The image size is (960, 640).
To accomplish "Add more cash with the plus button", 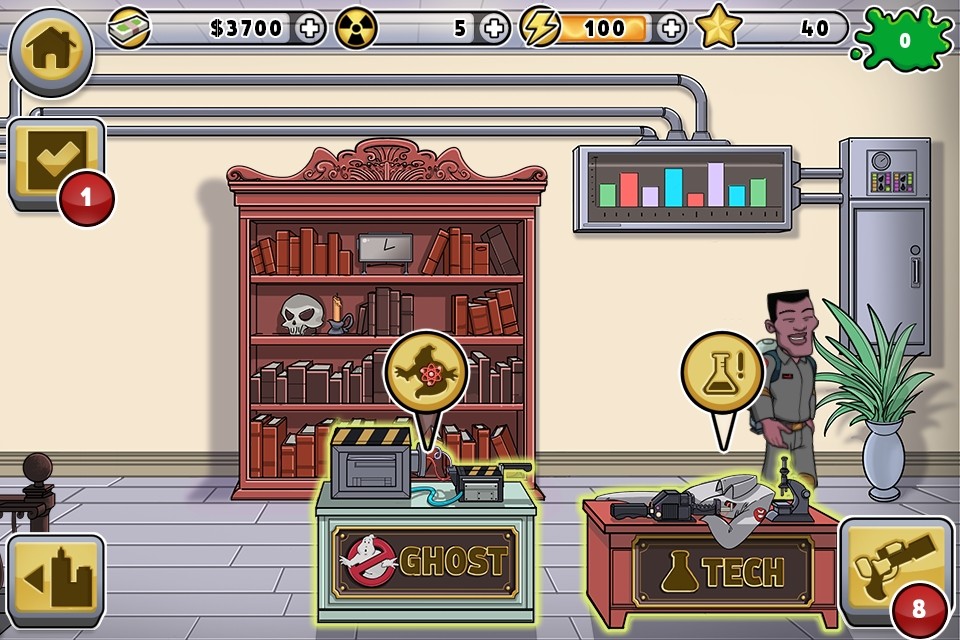I will (x=311, y=28).
